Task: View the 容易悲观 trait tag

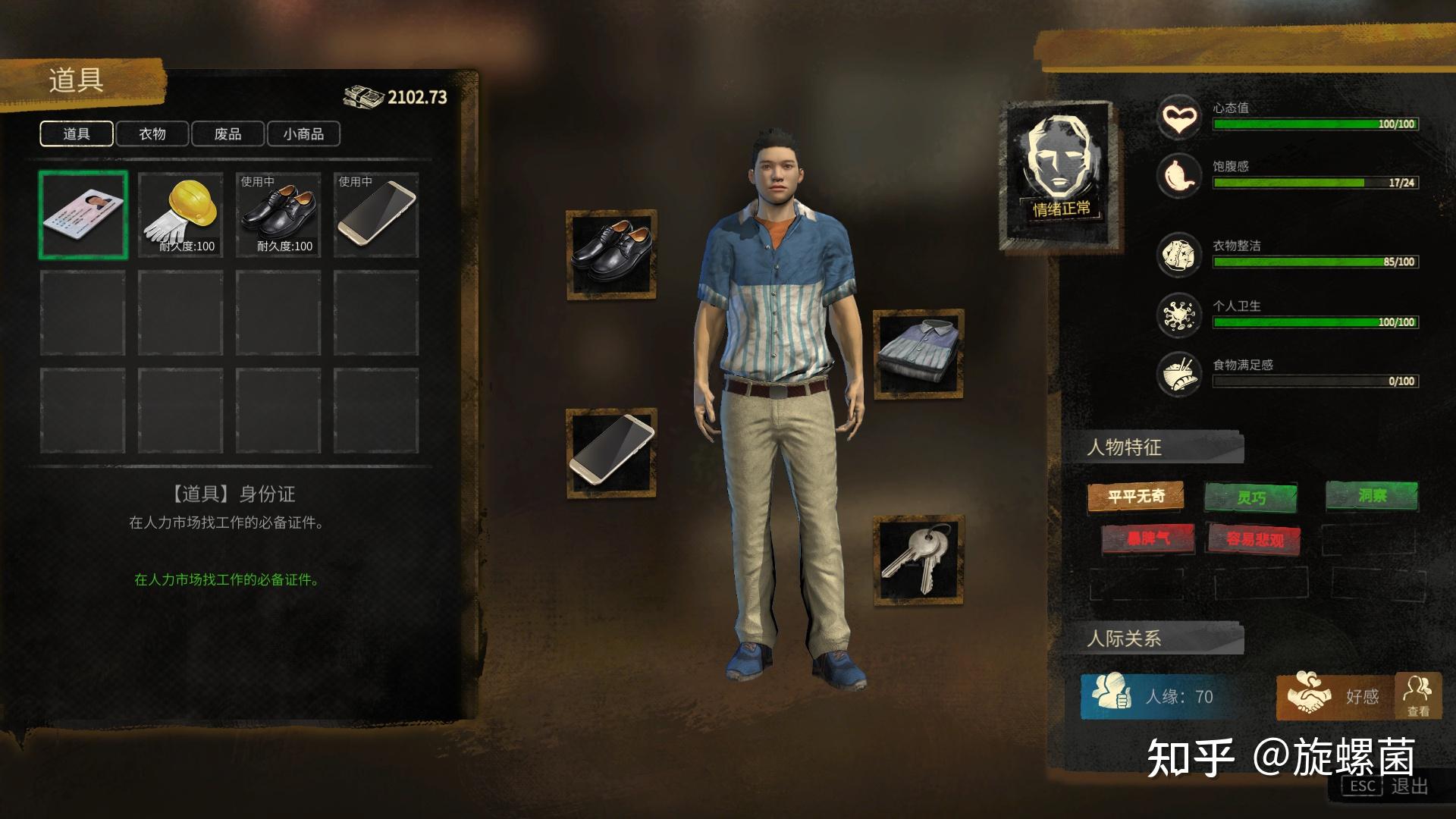Action: (x=1255, y=539)
